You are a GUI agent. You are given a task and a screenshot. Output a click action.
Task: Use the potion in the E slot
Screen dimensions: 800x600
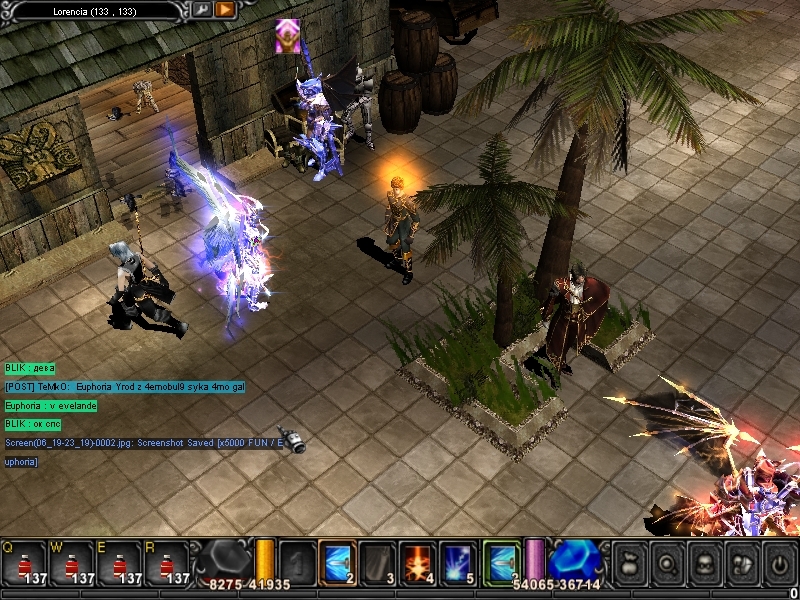point(121,563)
